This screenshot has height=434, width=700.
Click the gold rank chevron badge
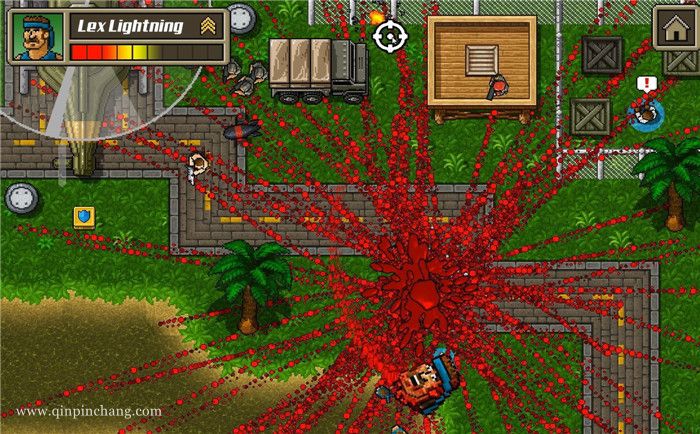[208, 25]
